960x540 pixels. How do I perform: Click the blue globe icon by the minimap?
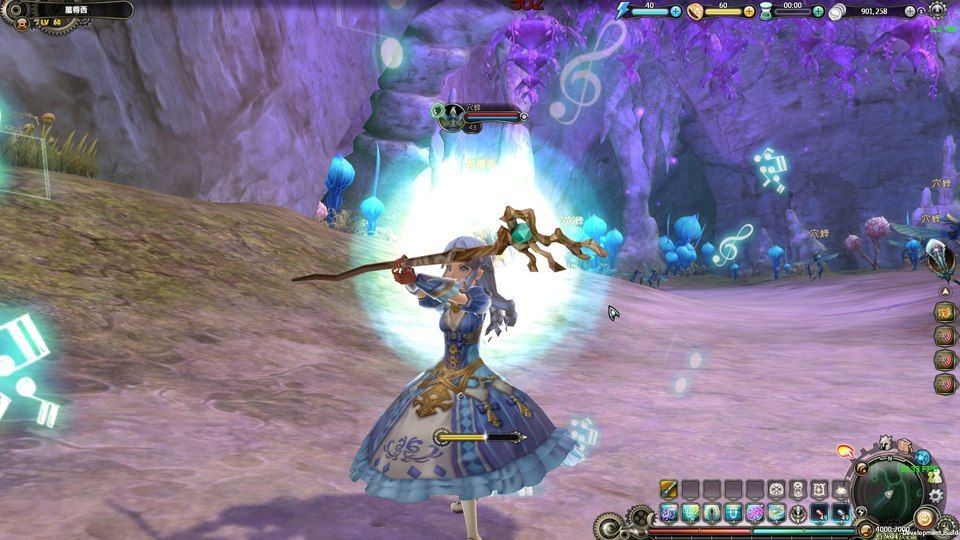pos(923,458)
